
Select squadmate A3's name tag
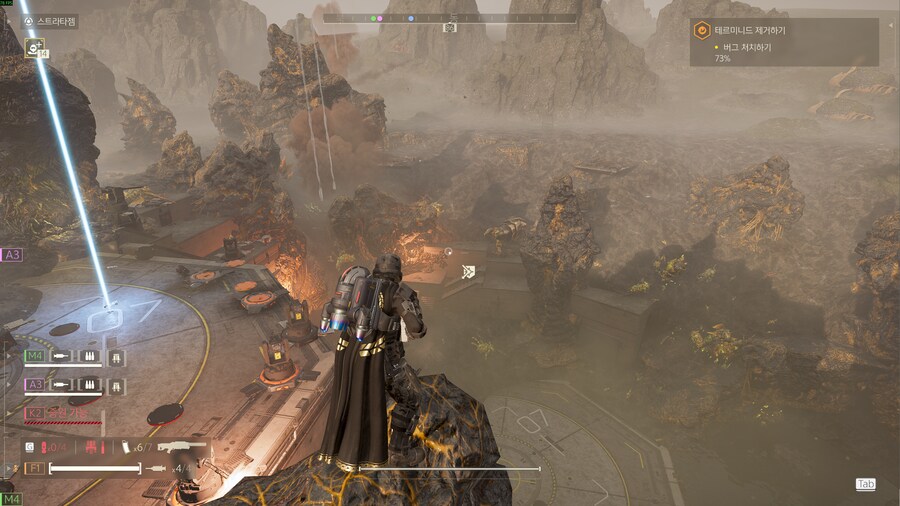(34, 384)
